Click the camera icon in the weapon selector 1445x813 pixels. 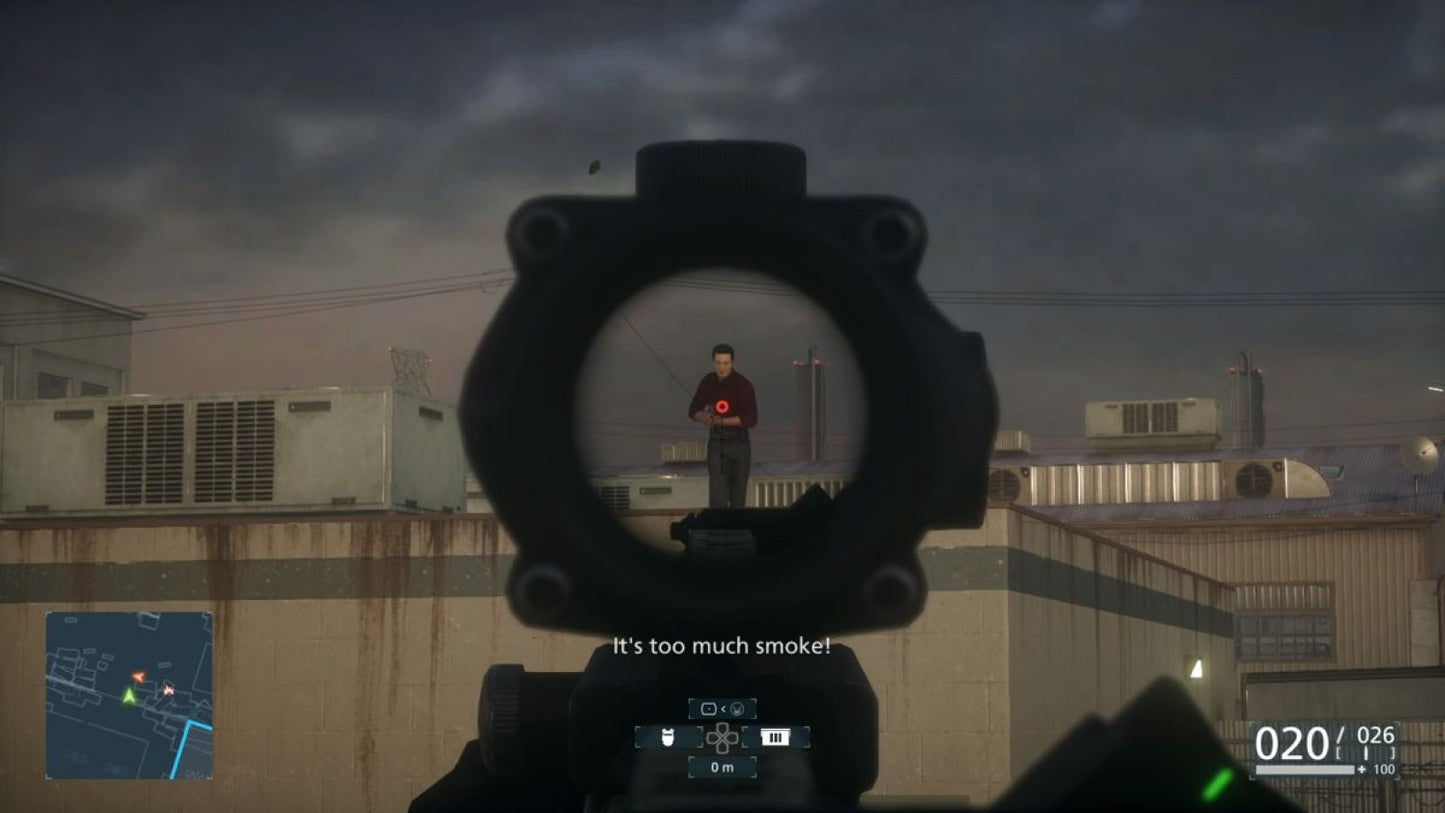[709, 709]
